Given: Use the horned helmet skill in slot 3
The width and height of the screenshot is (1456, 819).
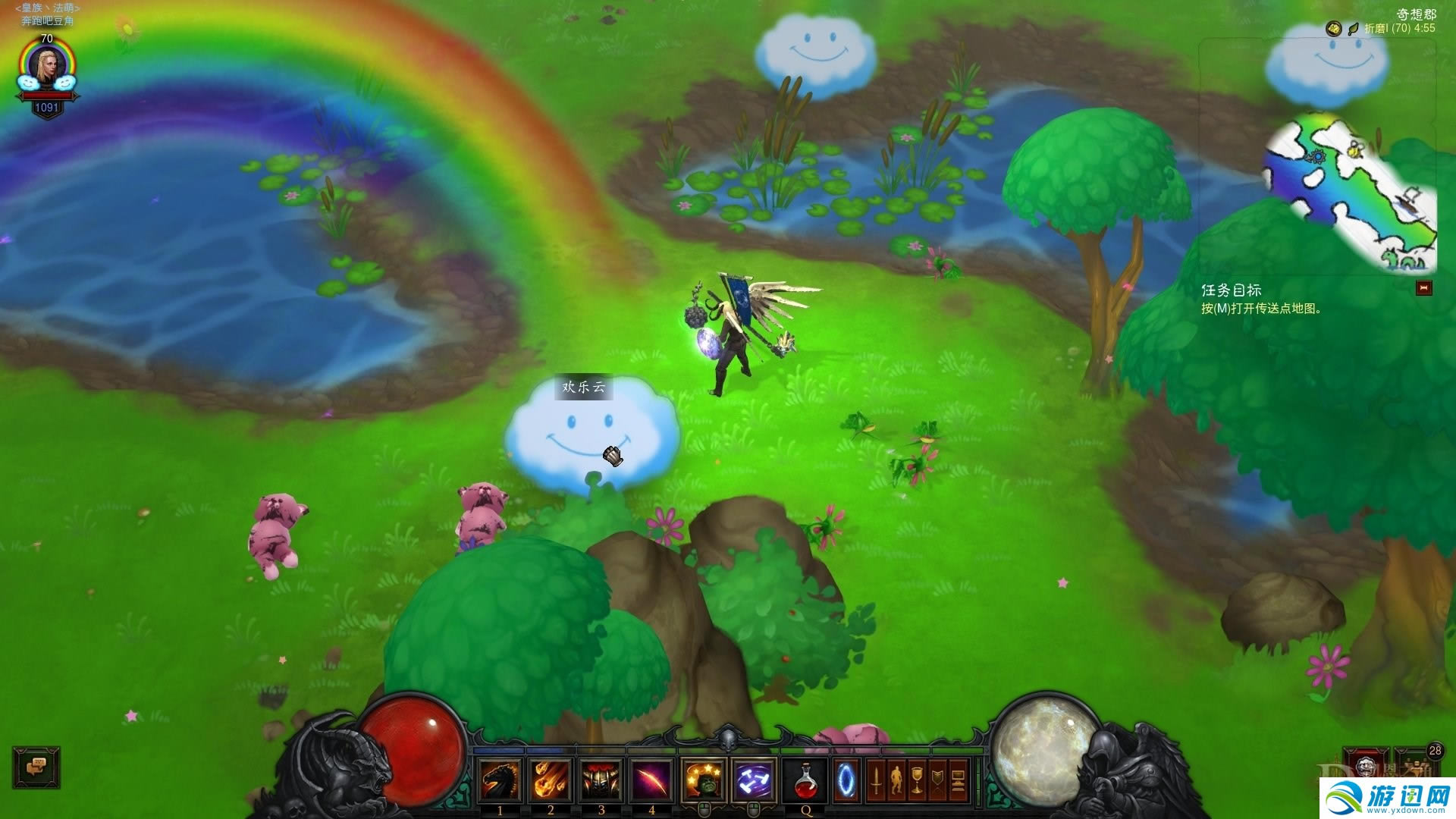Looking at the screenshot, I should (601, 780).
